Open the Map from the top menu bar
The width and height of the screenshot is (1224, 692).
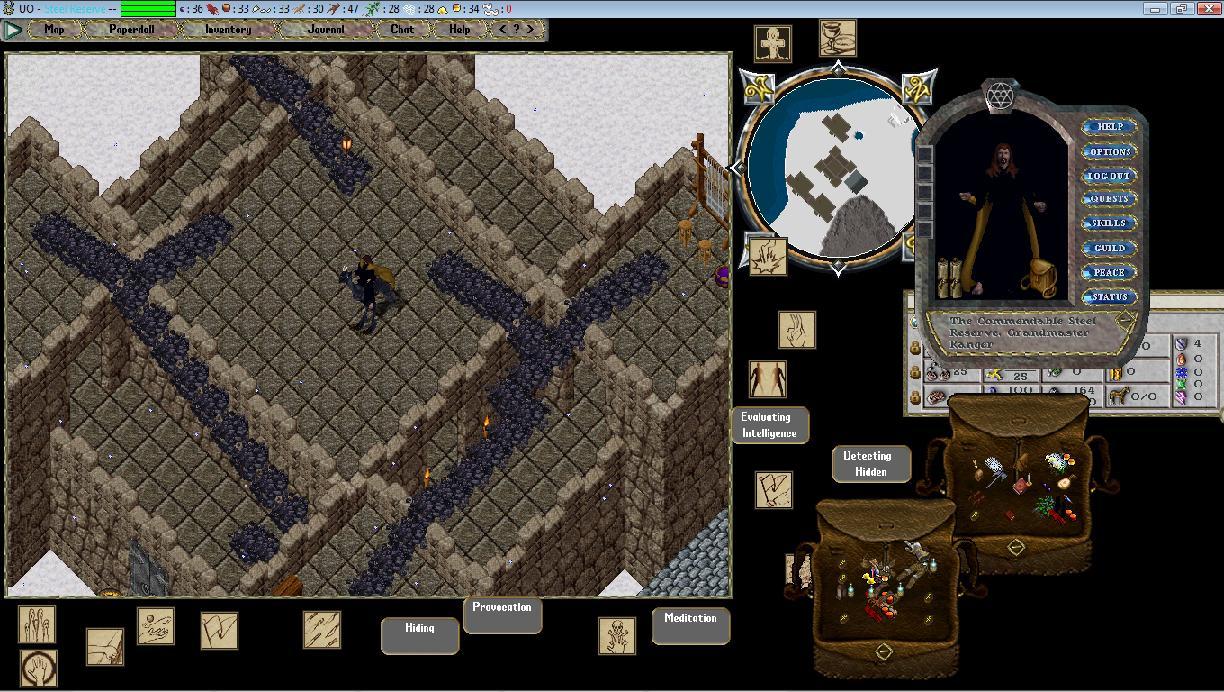[x=54, y=29]
